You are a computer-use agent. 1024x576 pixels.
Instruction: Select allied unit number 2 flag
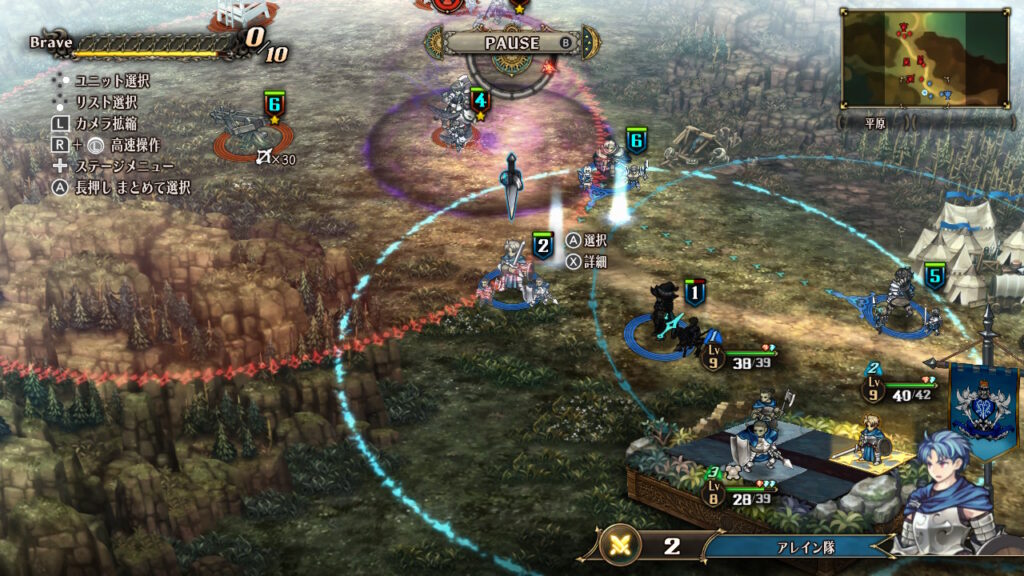[543, 246]
